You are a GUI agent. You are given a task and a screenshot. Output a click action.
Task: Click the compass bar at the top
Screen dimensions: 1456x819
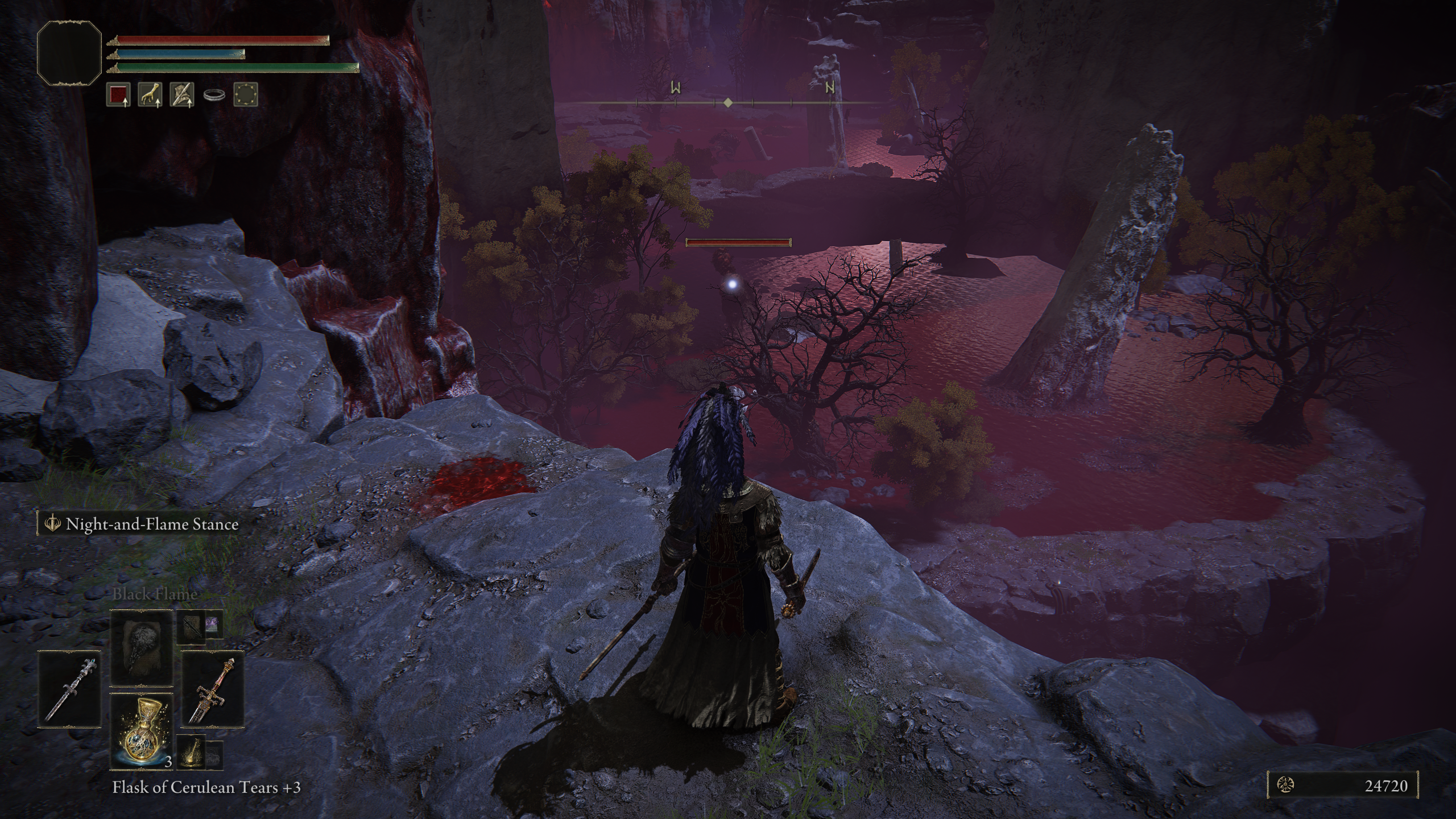pyautogui.click(x=728, y=102)
